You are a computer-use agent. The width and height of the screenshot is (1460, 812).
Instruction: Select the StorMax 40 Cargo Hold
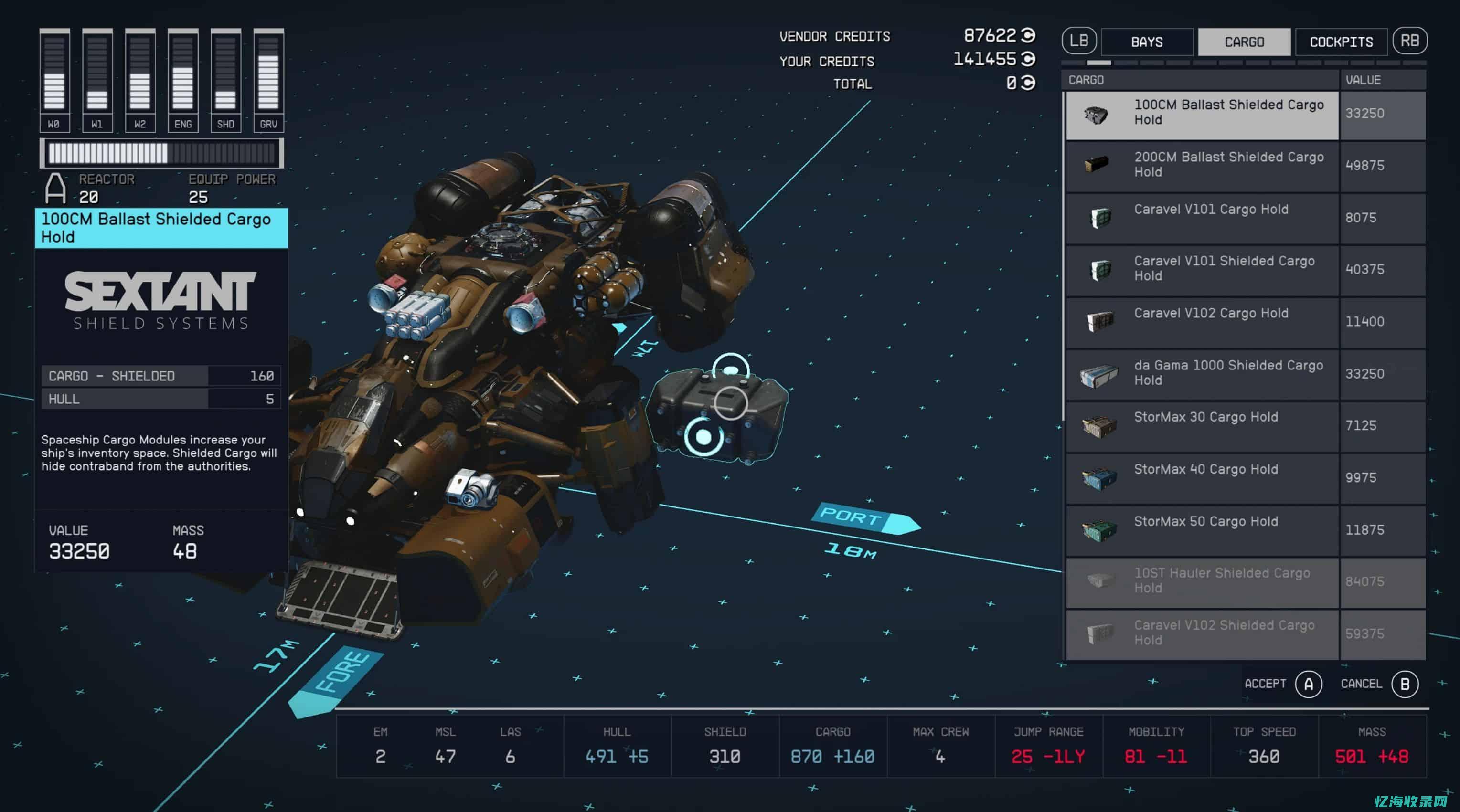[x=1202, y=478]
